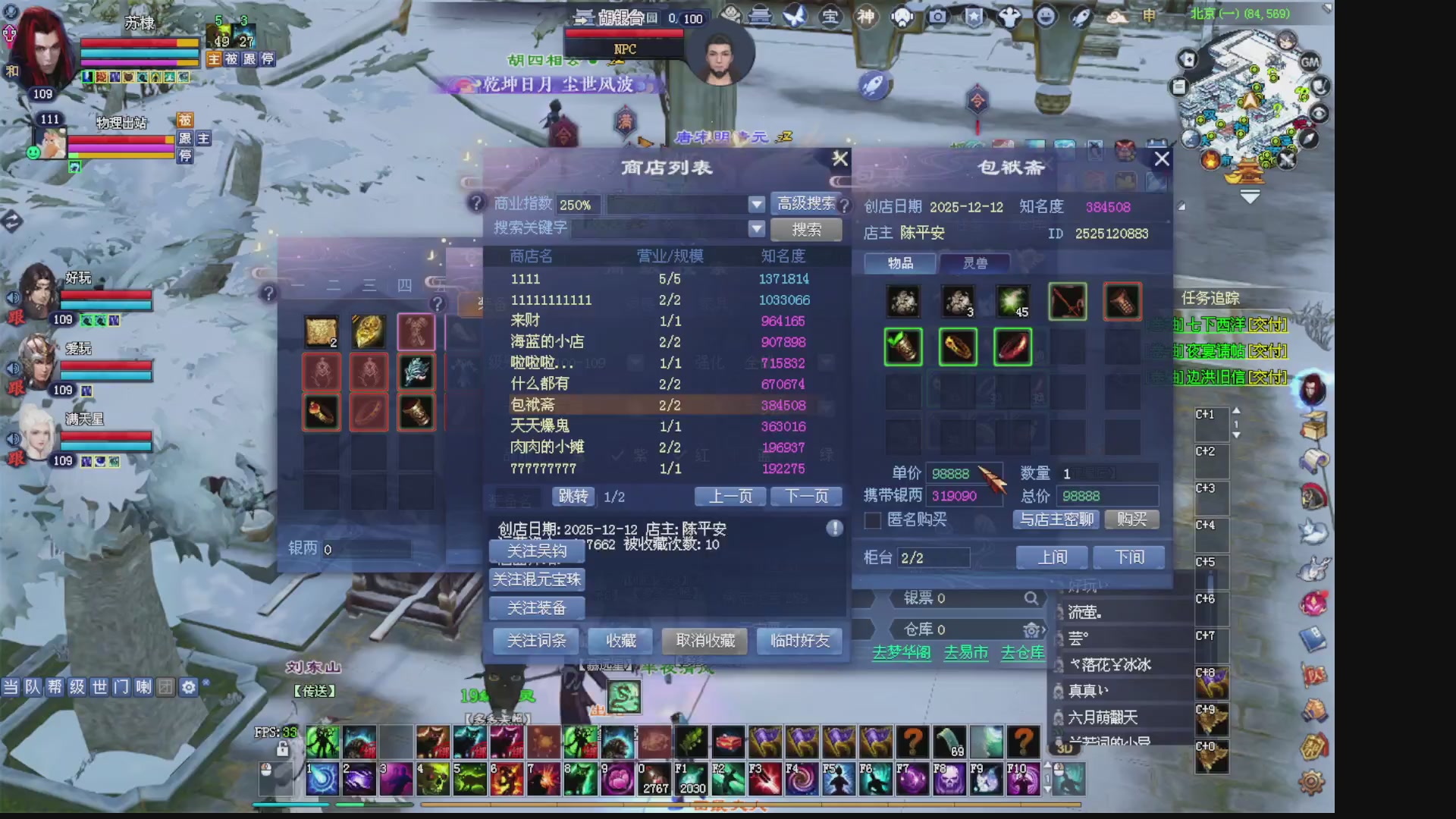The image size is (1456, 819).
Task: Click the camera screenshot icon on the top toolbar
Action: click(x=937, y=17)
